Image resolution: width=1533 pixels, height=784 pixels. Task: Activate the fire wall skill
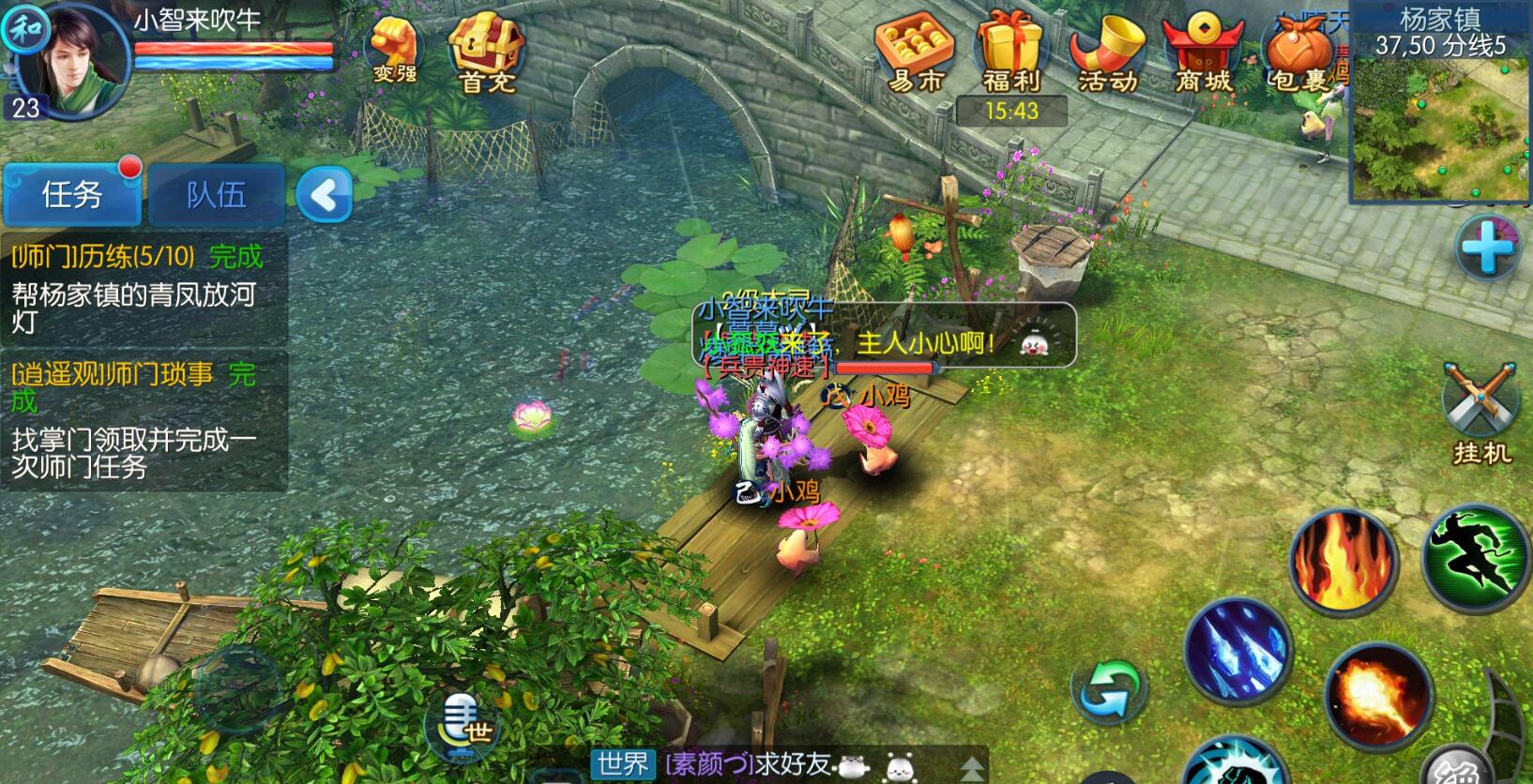click(1343, 560)
